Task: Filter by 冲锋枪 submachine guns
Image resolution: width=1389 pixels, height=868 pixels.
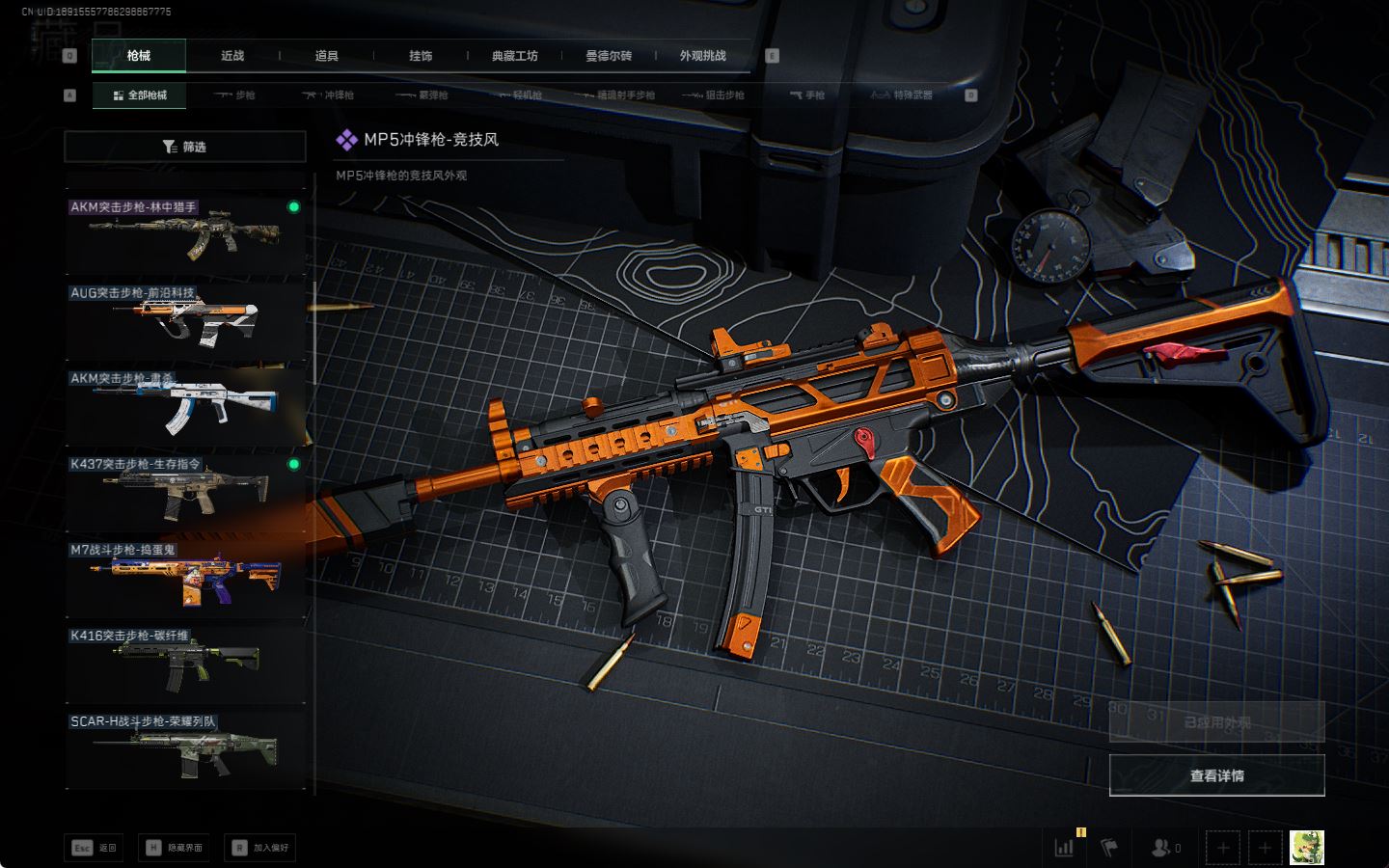Action: [329, 95]
